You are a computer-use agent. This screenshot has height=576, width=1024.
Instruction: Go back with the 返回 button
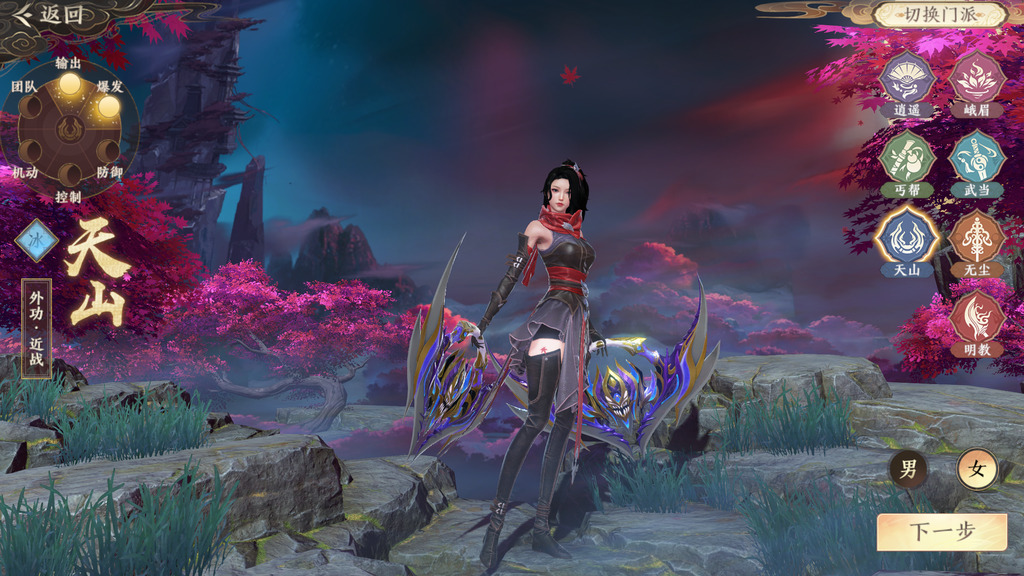48,15
